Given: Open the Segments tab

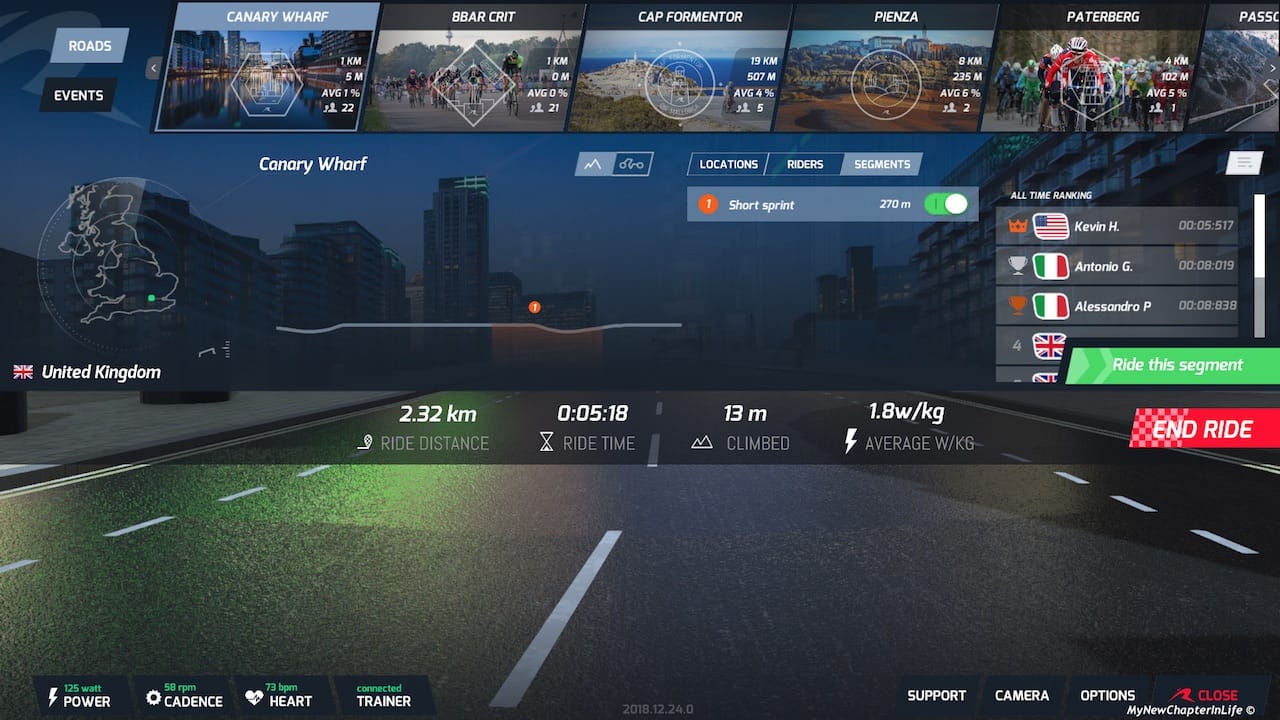Looking at the screenshot, I should 882,164.
